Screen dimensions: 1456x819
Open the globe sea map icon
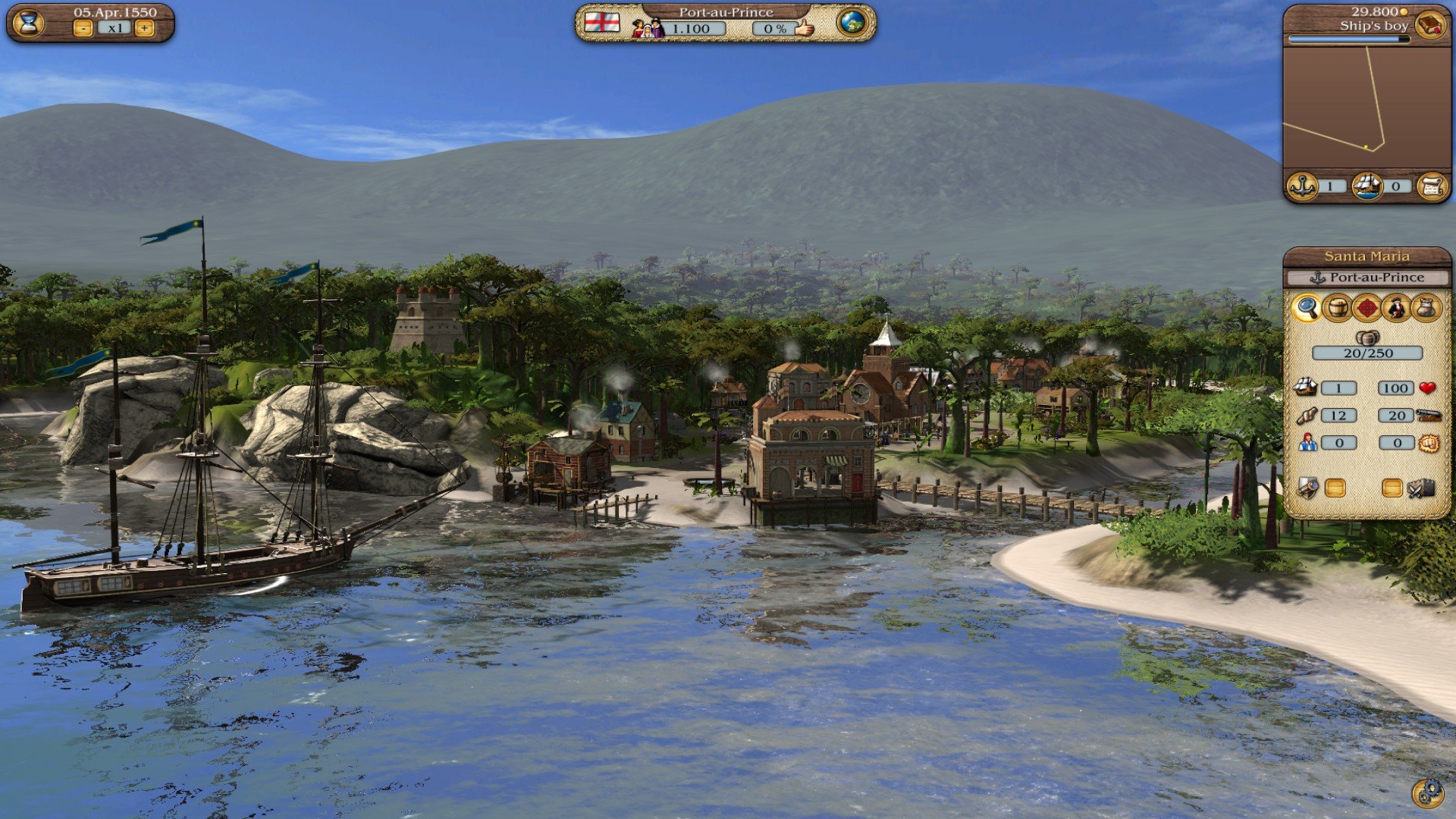pos(852,22)
